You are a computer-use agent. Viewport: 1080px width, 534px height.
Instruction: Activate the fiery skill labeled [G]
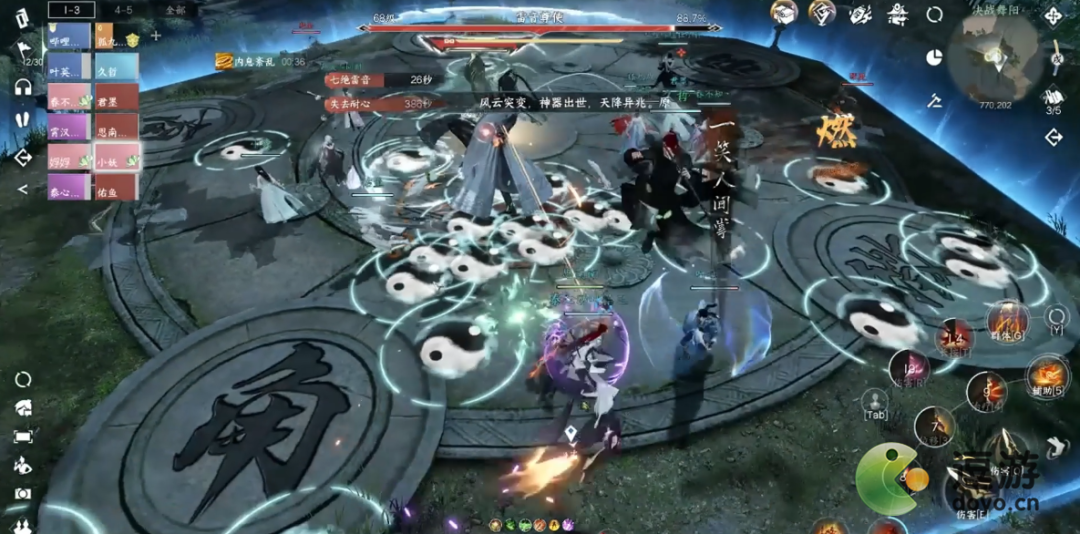[x=1007, y=320]
